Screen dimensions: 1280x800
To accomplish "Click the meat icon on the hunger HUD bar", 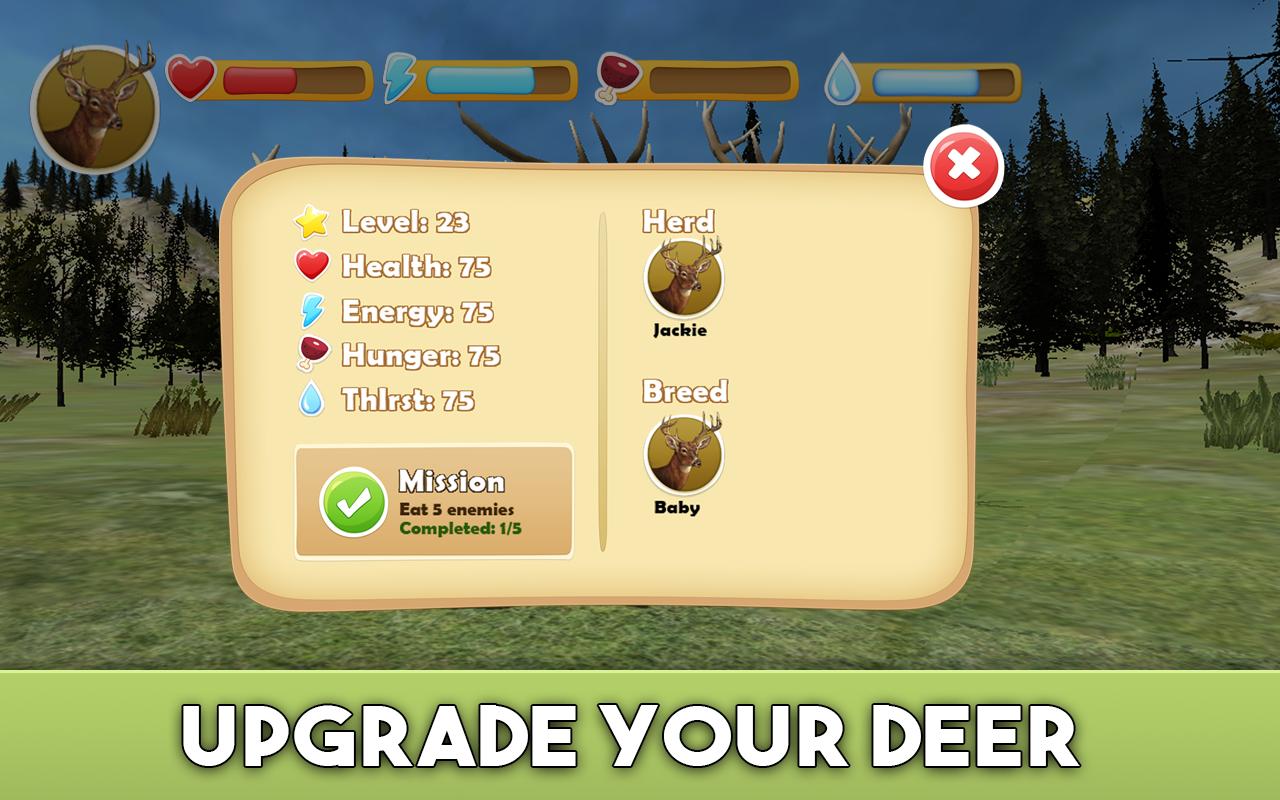I will [x=618, y=74].
